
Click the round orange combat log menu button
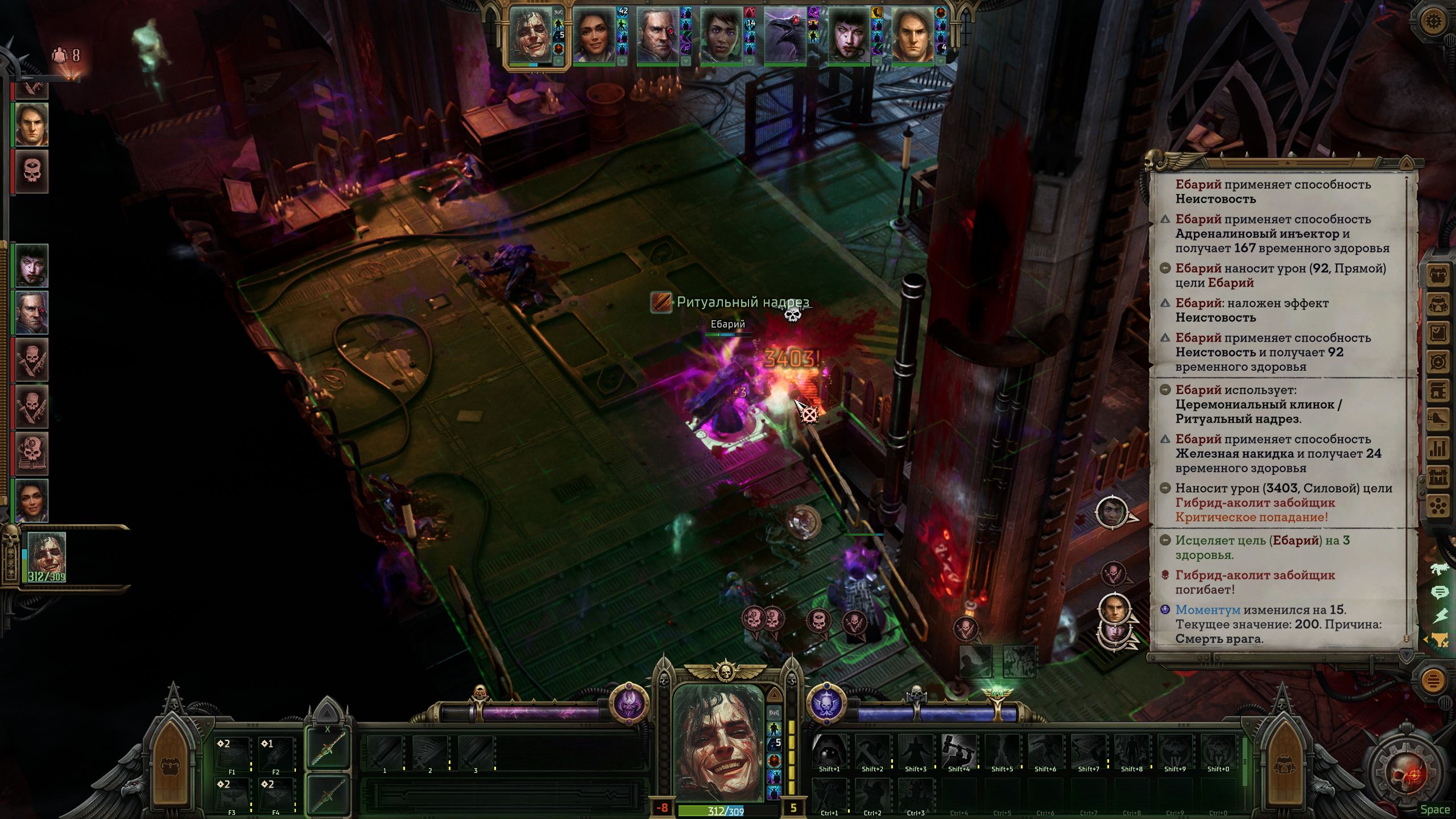pos(1433,680)
